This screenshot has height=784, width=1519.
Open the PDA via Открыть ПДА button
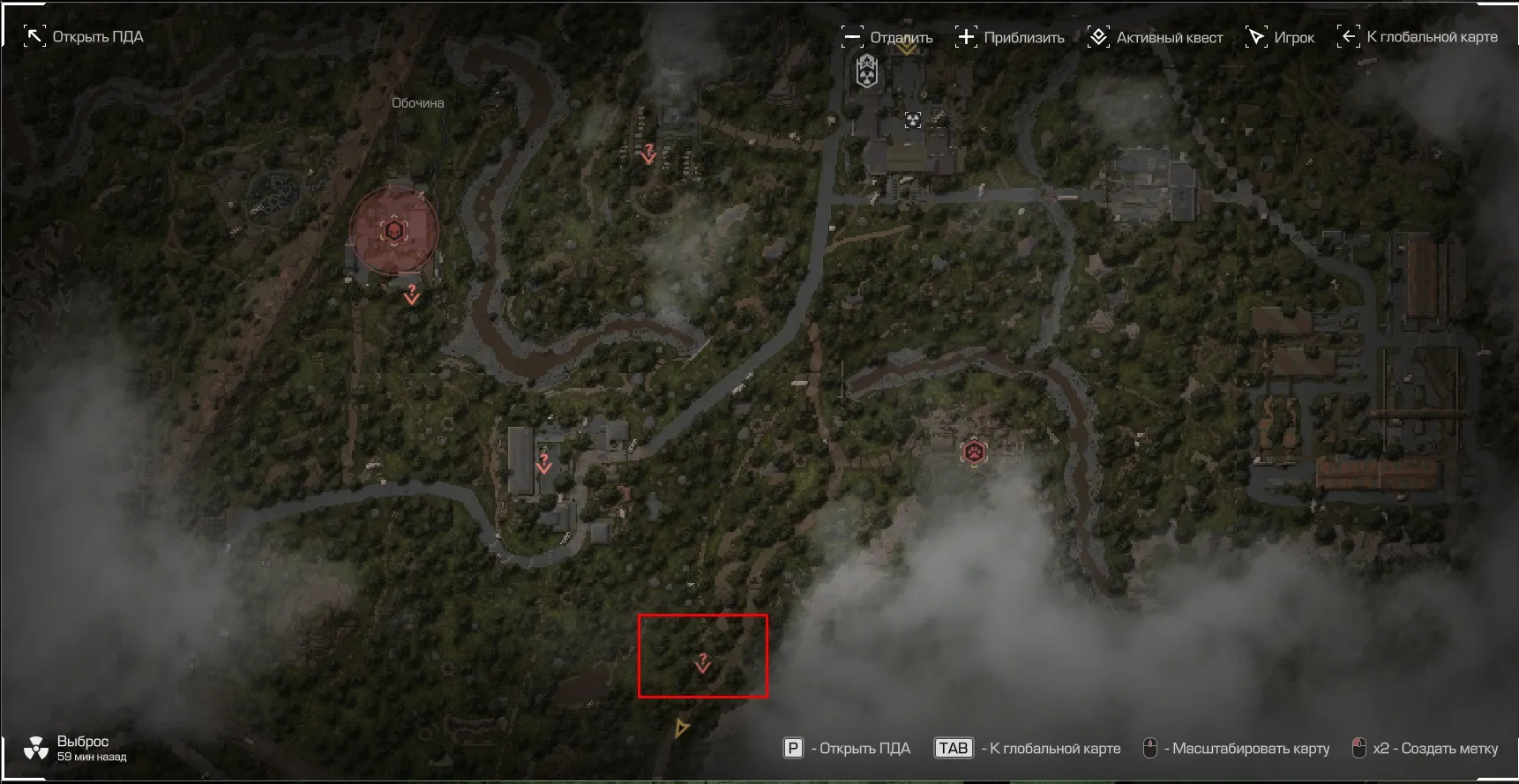pyautogui.click(x=84, y=37)
